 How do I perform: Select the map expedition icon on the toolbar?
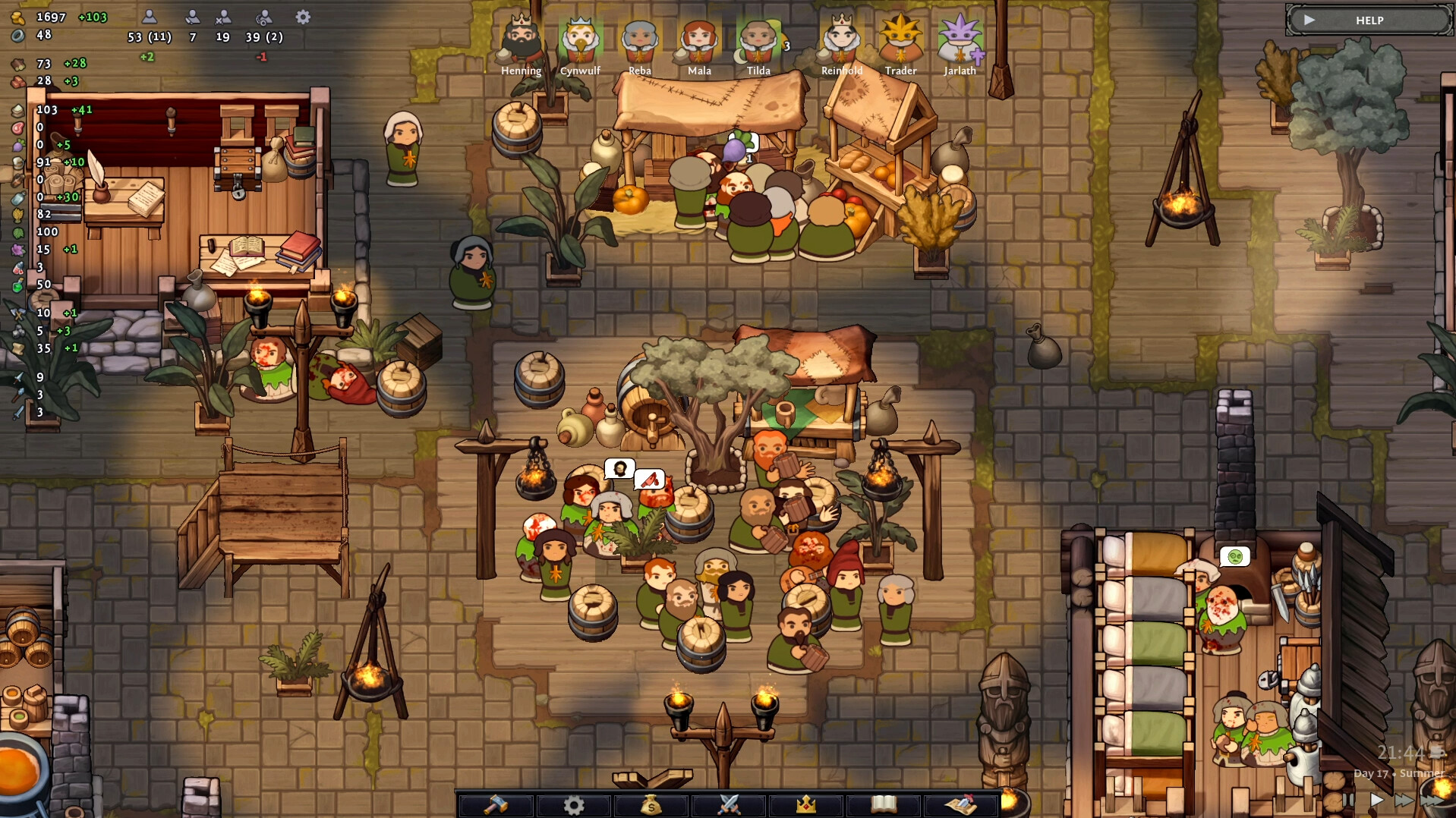pos(961,804)
